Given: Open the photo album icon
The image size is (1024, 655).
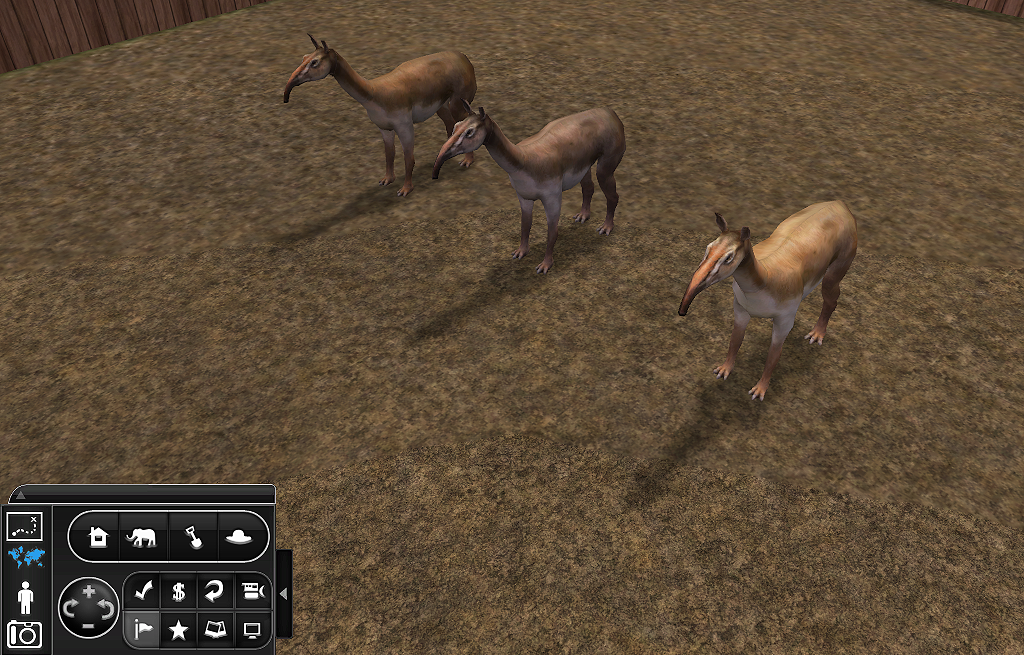Looking at the screenshot, I should tap(215, 629).
